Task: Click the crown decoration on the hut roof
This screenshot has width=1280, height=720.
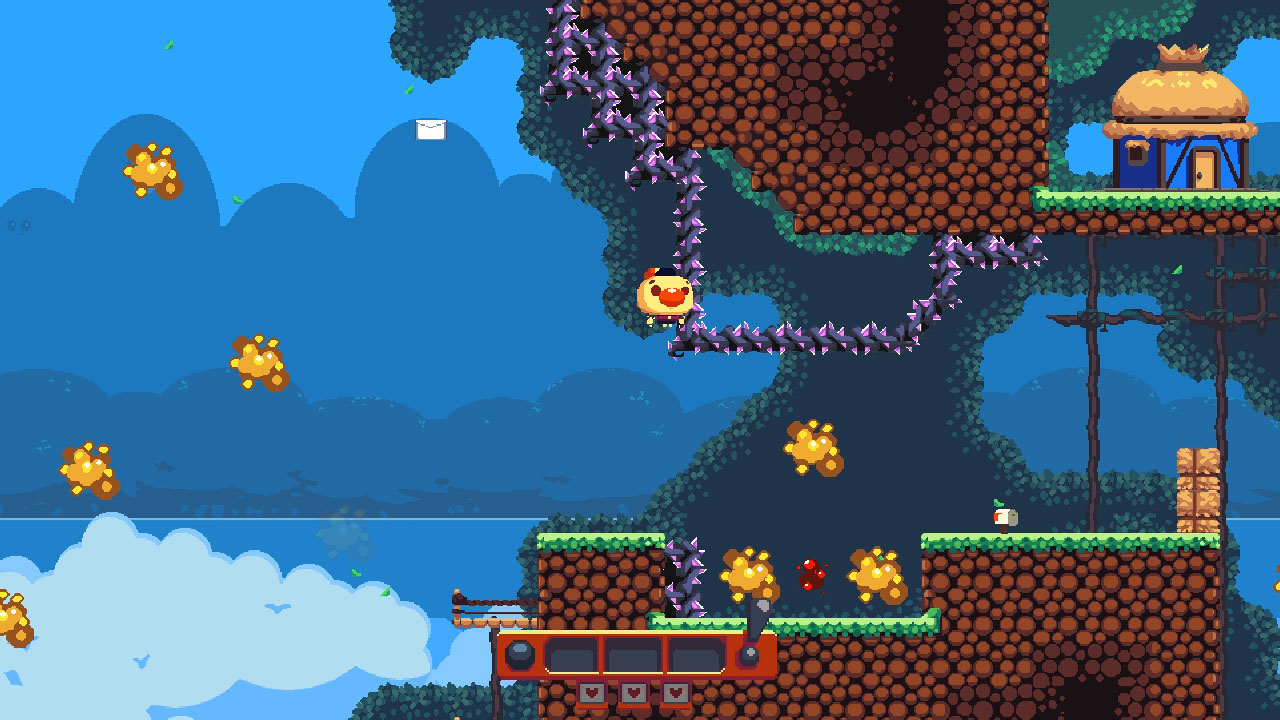Action: pyautogui.click(x=1183, y=52)
